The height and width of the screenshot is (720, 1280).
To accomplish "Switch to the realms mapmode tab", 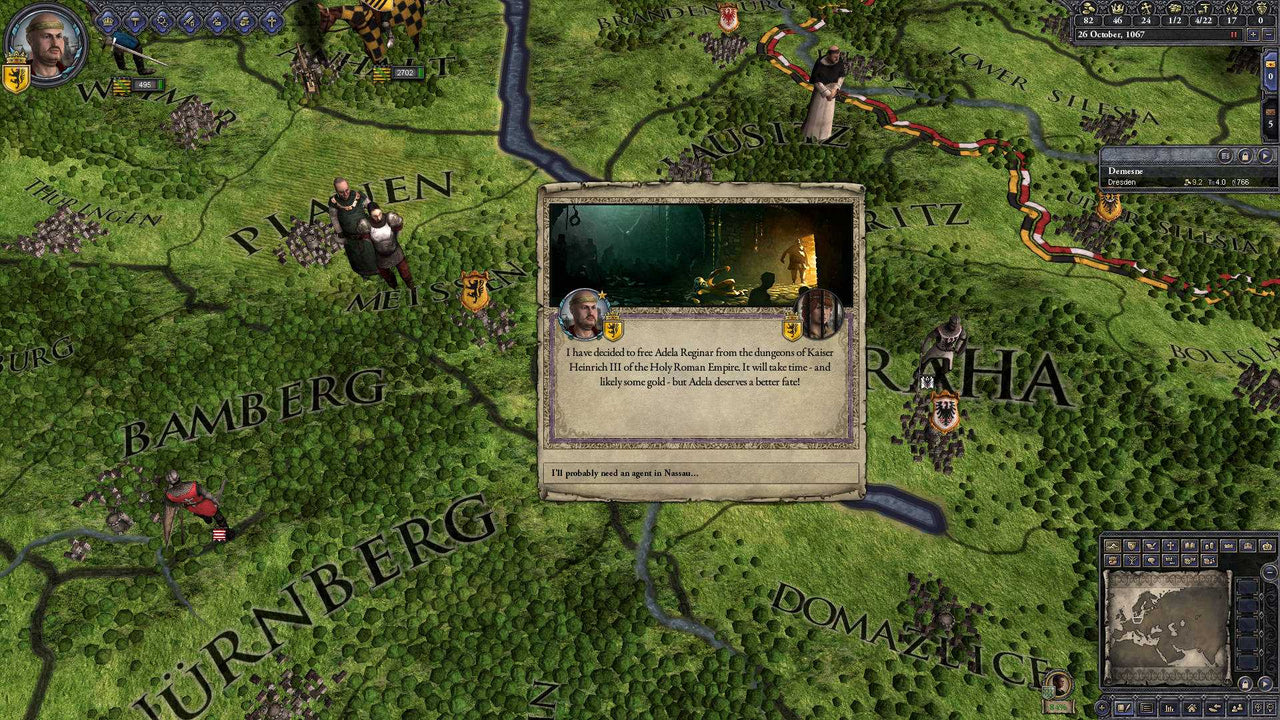I will [1132, 547].
